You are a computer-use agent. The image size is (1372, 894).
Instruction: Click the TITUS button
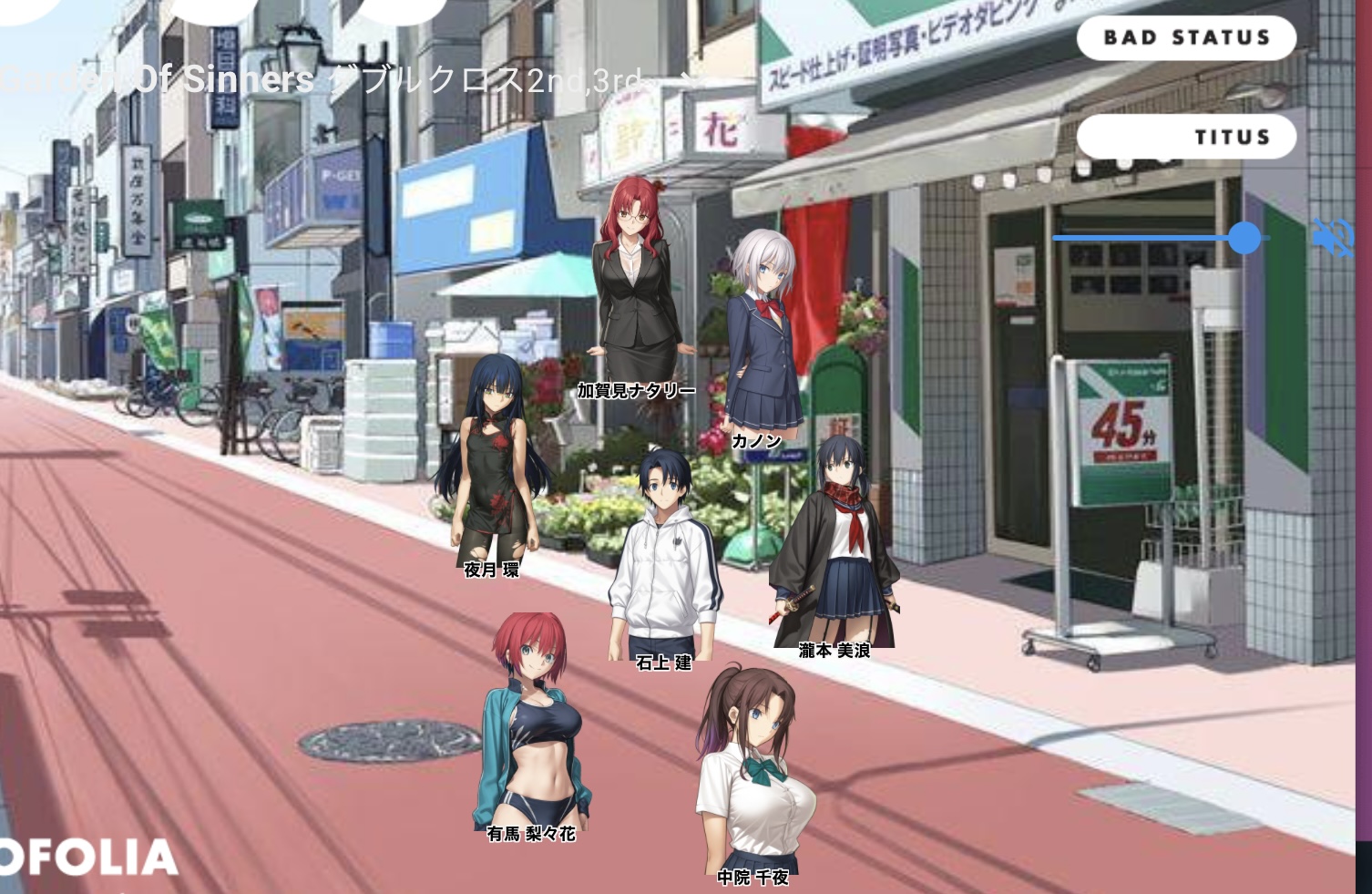pos(1185,138)
